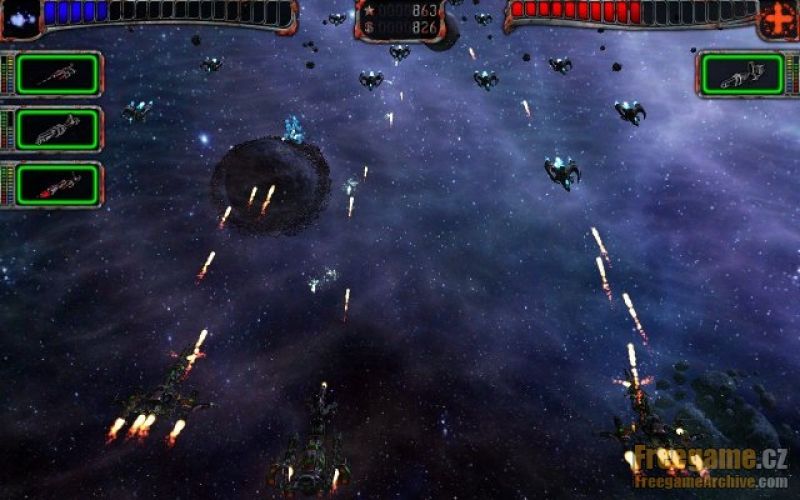This screenshot has width=800, height=500.
Task: Activate the slim rifle weapon slot
Action: click(x=58, y=74)
